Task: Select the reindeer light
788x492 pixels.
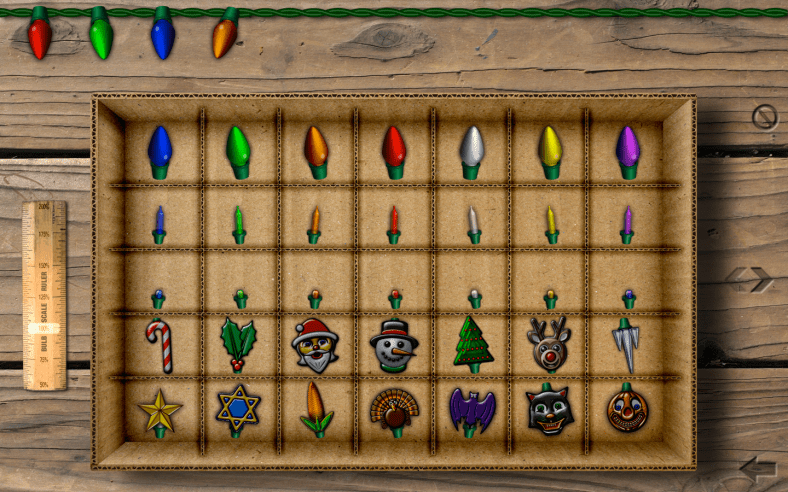Action: click(549, 344)
